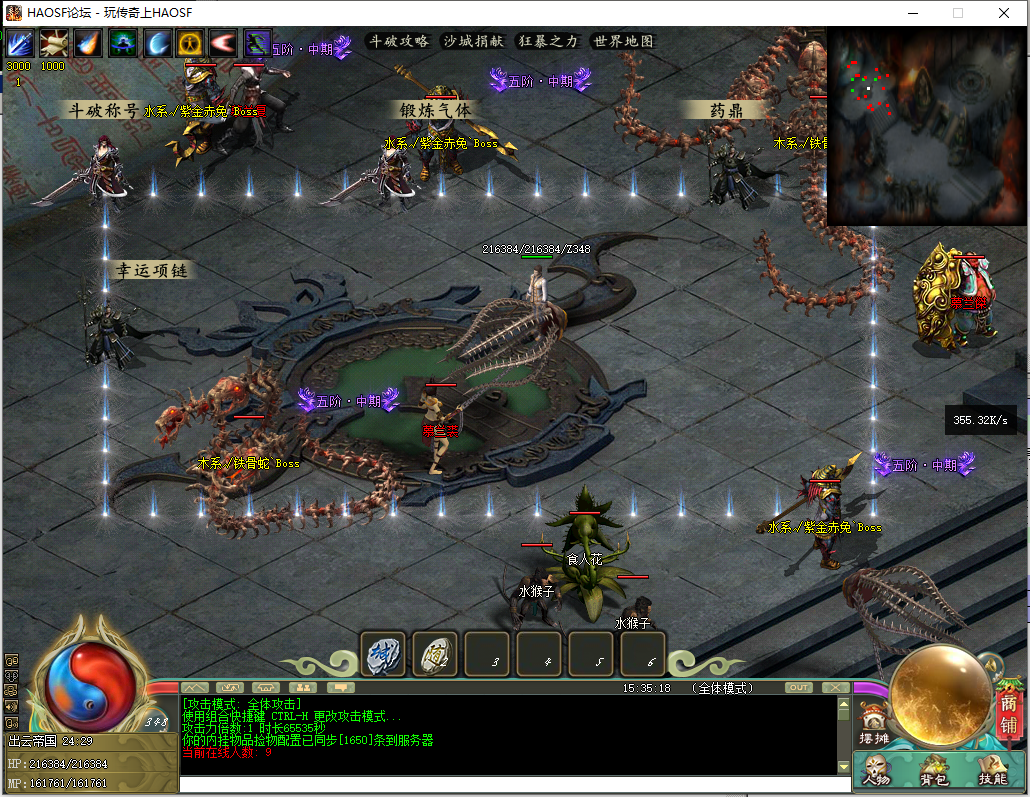Select the 狂暴之力 menu entry
This screenshot has width=1030, height=797.
(548, 41)
